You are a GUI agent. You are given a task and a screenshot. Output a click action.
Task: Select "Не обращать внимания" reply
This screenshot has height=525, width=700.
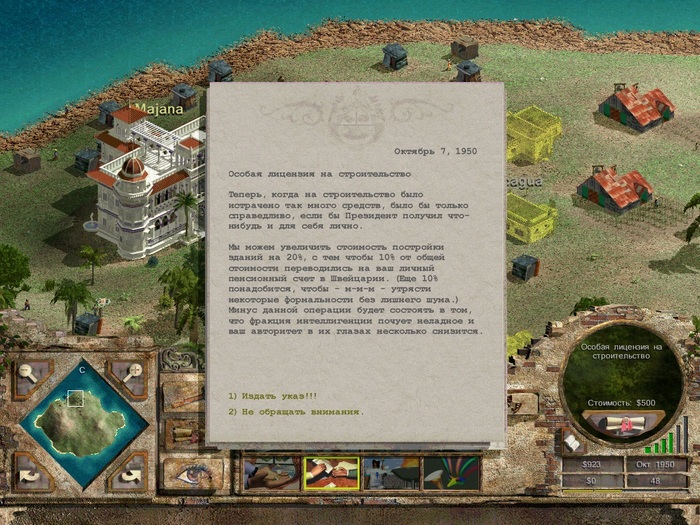[x=295, y=411]
